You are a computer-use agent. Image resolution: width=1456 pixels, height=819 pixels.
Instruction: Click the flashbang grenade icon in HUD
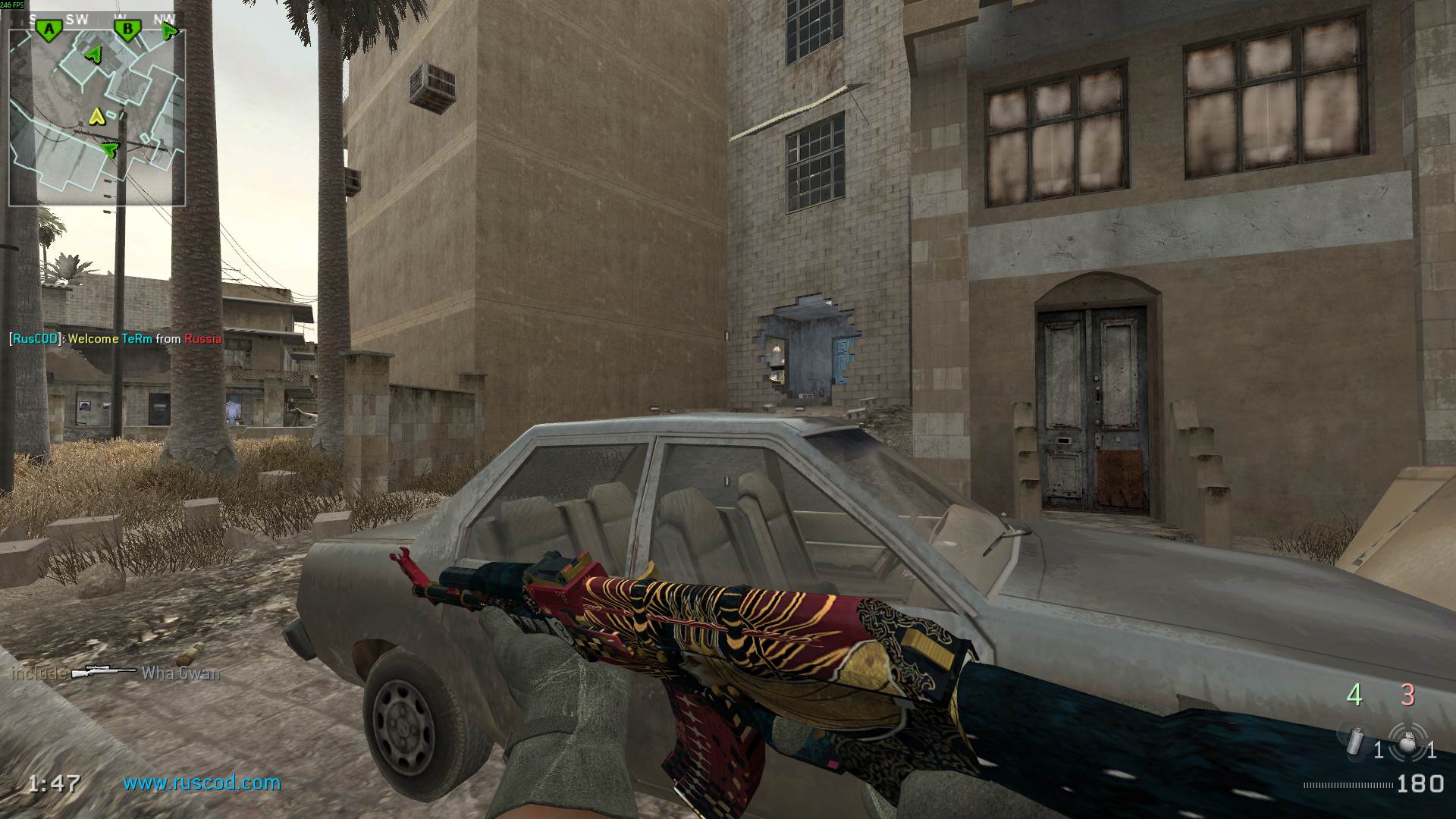[x=1357, y=739]
